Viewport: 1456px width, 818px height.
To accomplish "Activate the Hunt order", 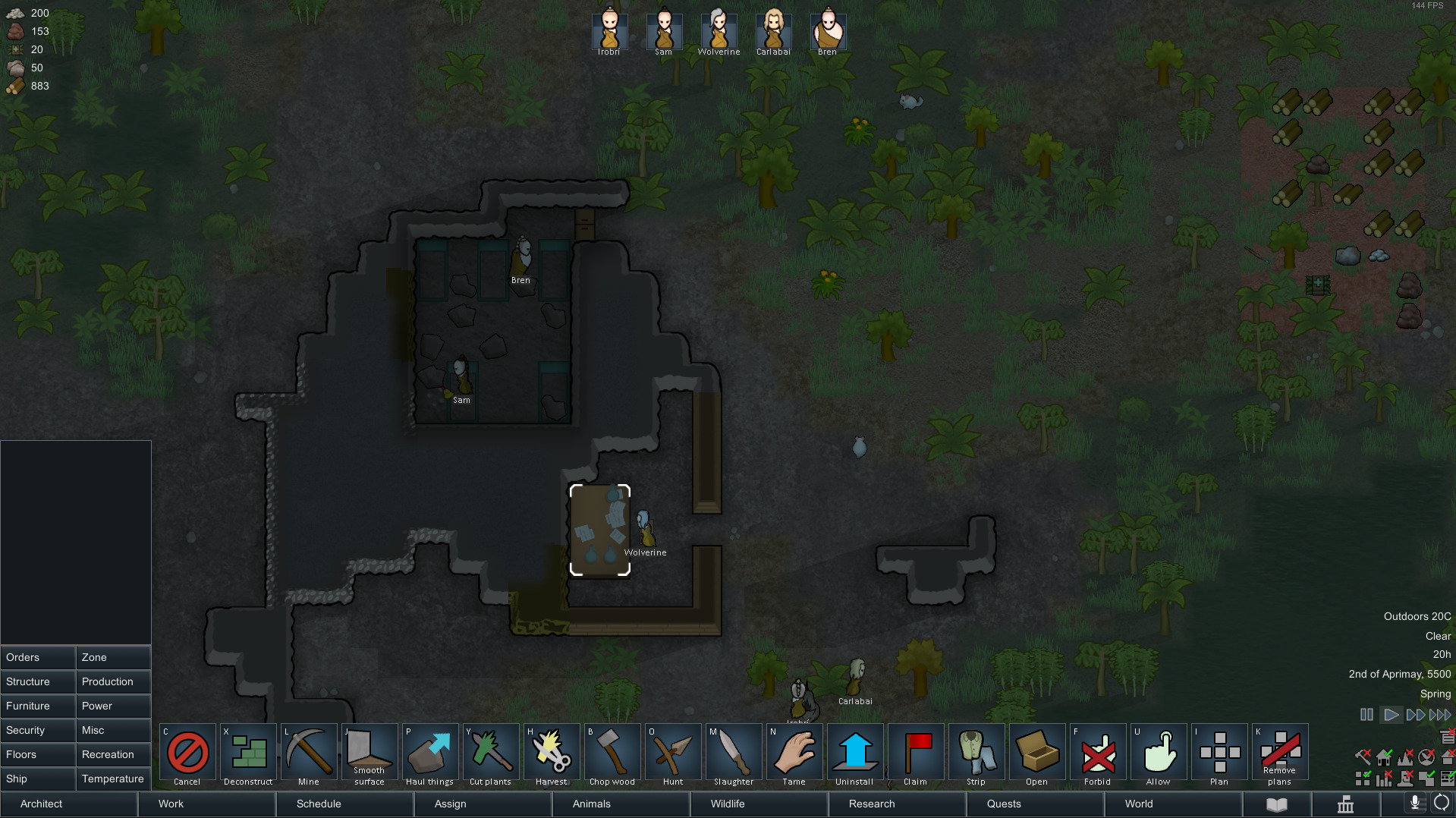I will pos(673,754).
